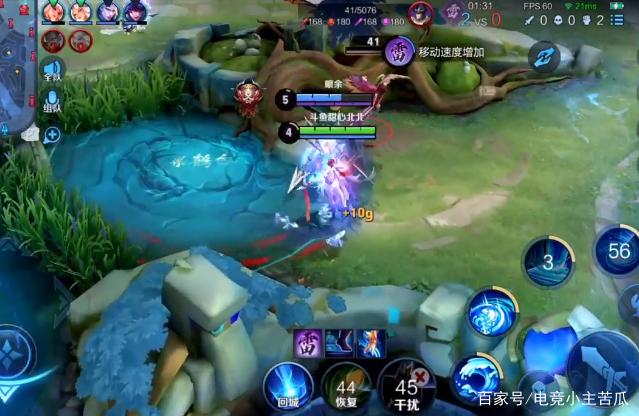Cast the wave skill on cooldown 3
Screen dimensions: 639x416
(548, 263)
